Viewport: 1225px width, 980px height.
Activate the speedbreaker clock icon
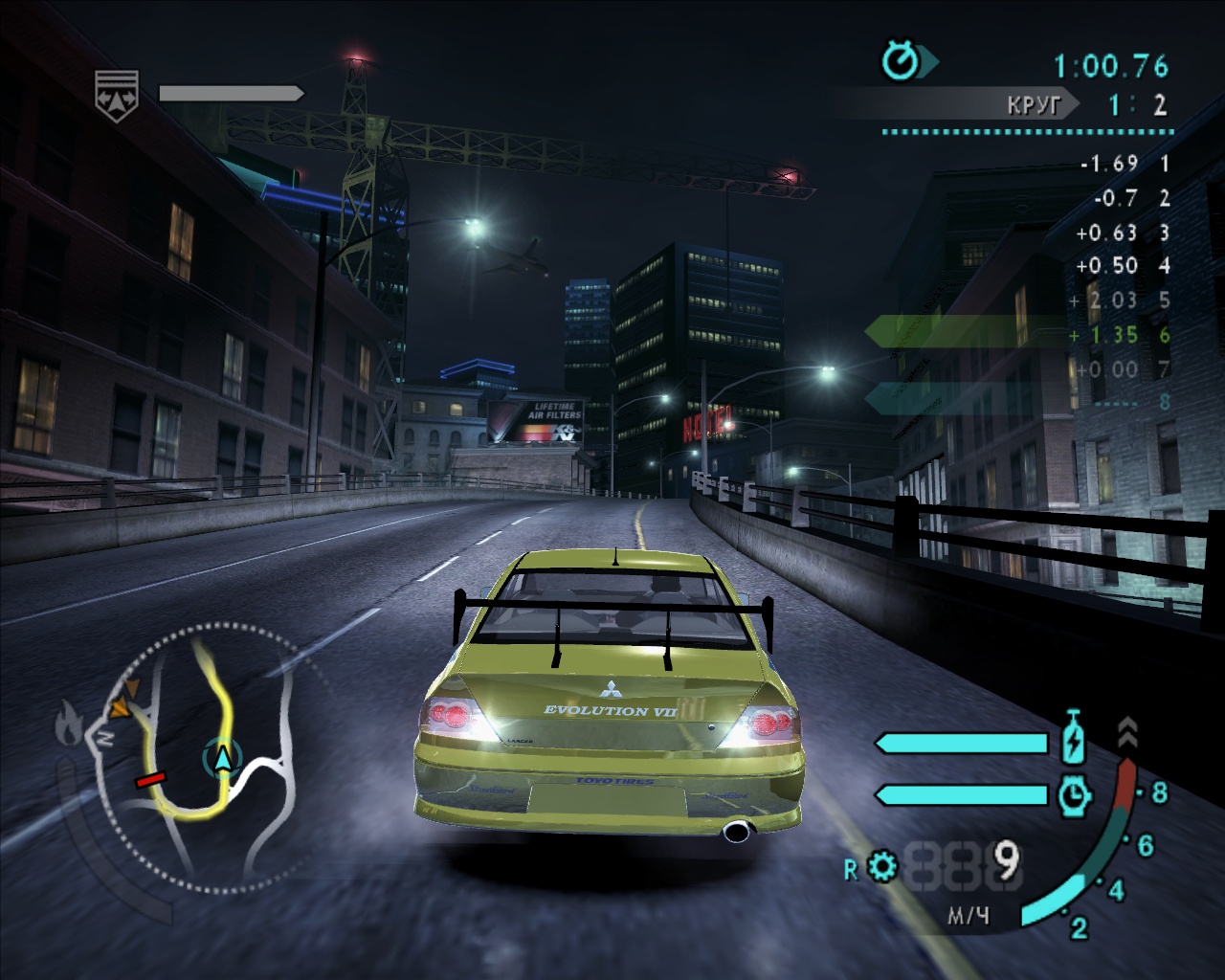[1075, 793]
